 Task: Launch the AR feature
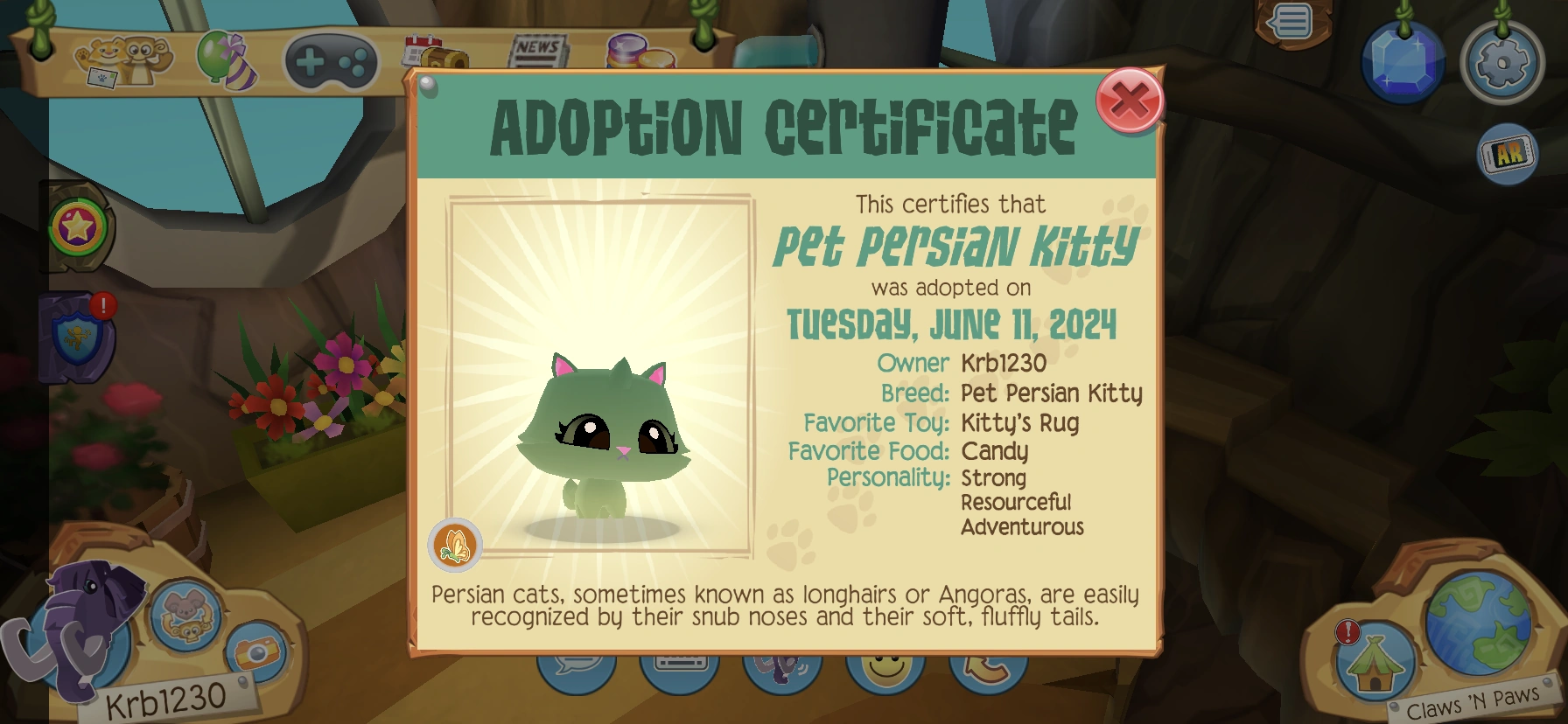click(x=1507, y=152)
